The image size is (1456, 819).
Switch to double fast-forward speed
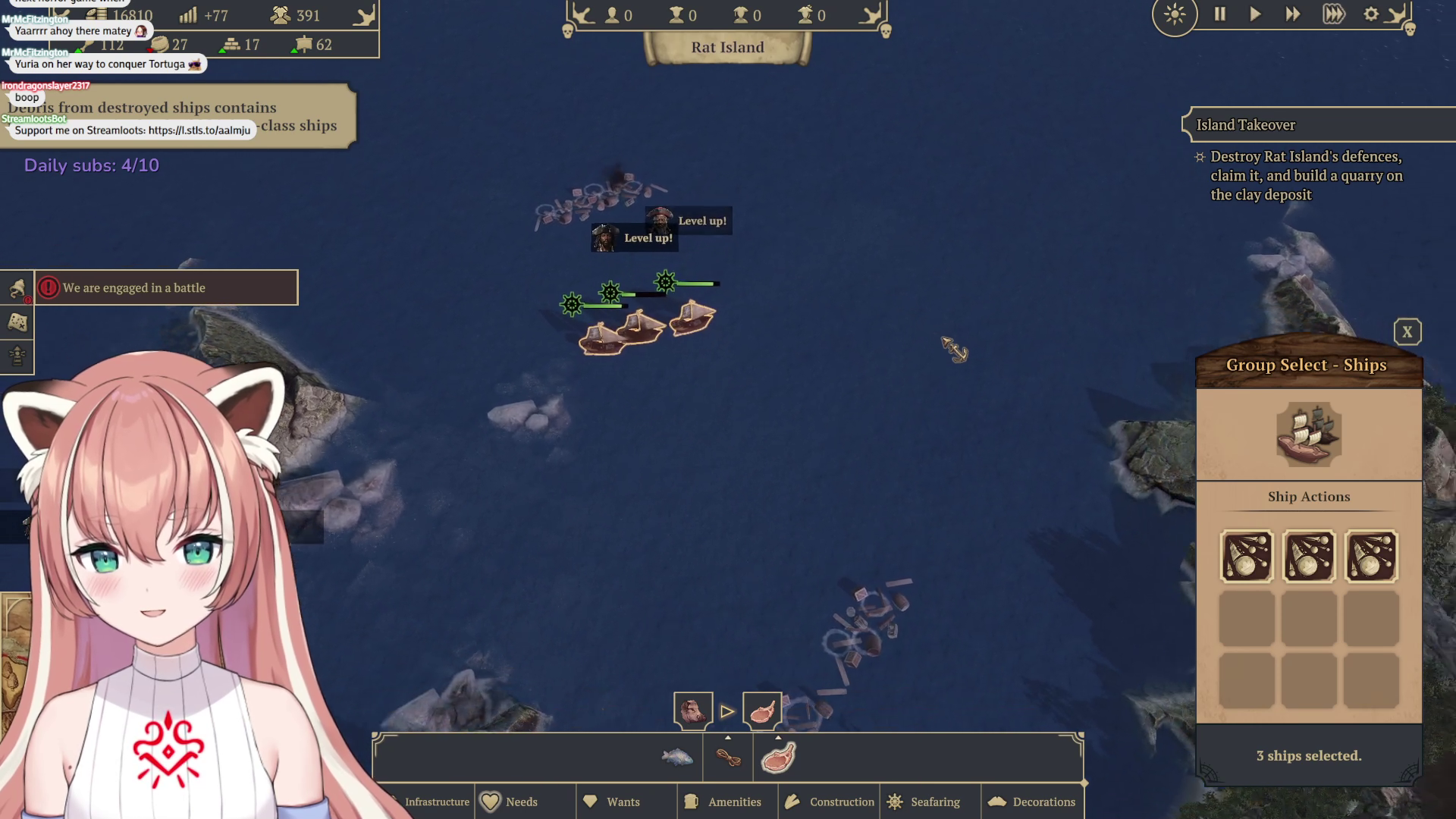[x=1292, y=14]
